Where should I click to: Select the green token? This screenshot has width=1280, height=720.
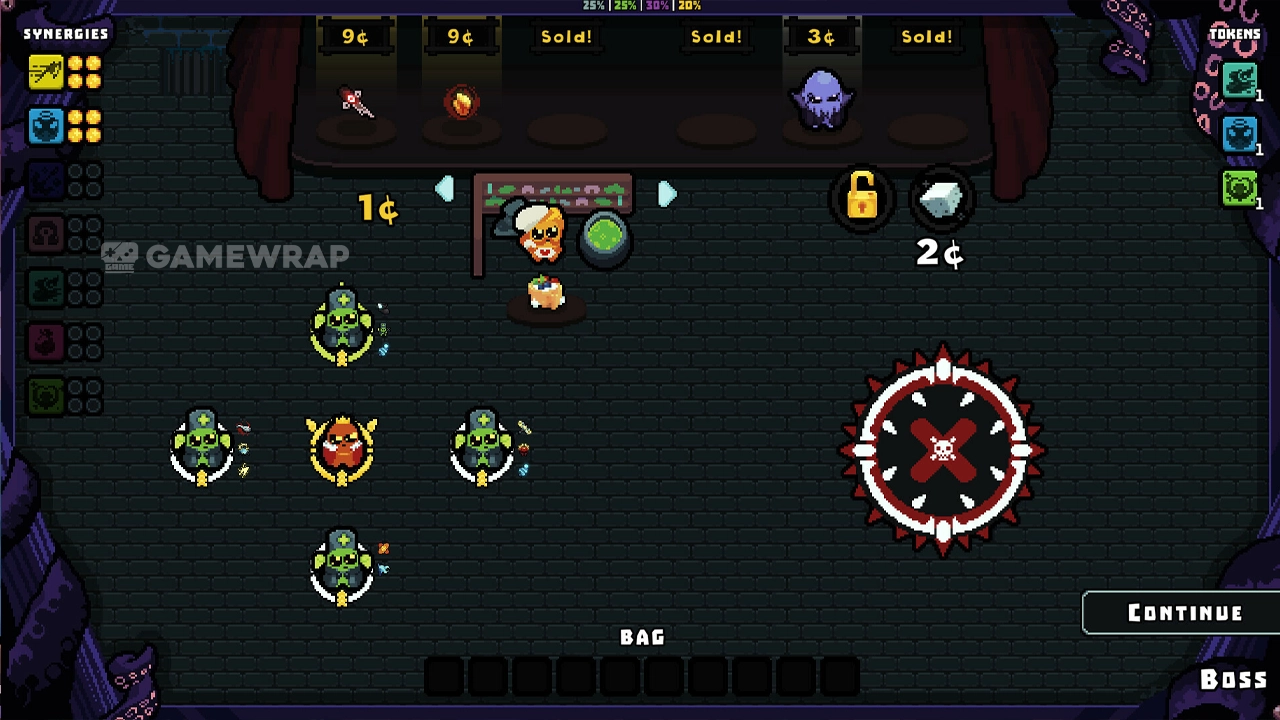pyautogui.click(x=1239, y=188)
